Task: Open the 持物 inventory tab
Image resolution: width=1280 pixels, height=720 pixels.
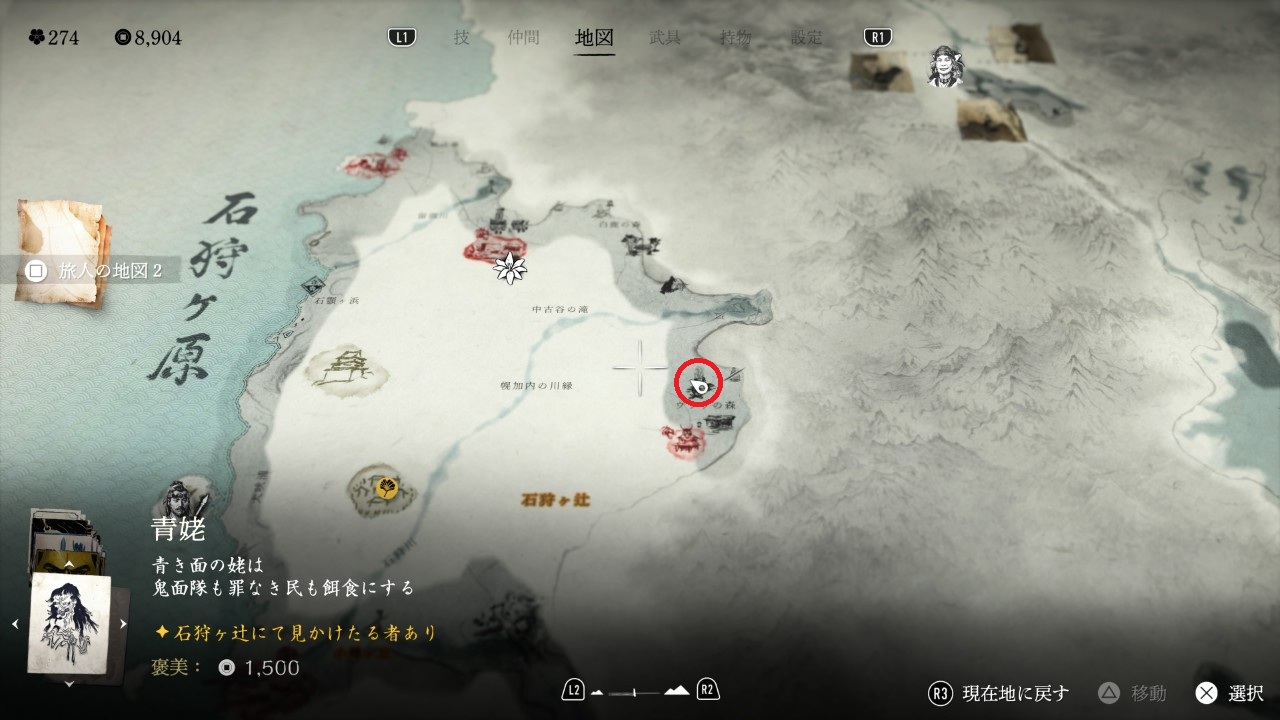Action: point(736,38)
